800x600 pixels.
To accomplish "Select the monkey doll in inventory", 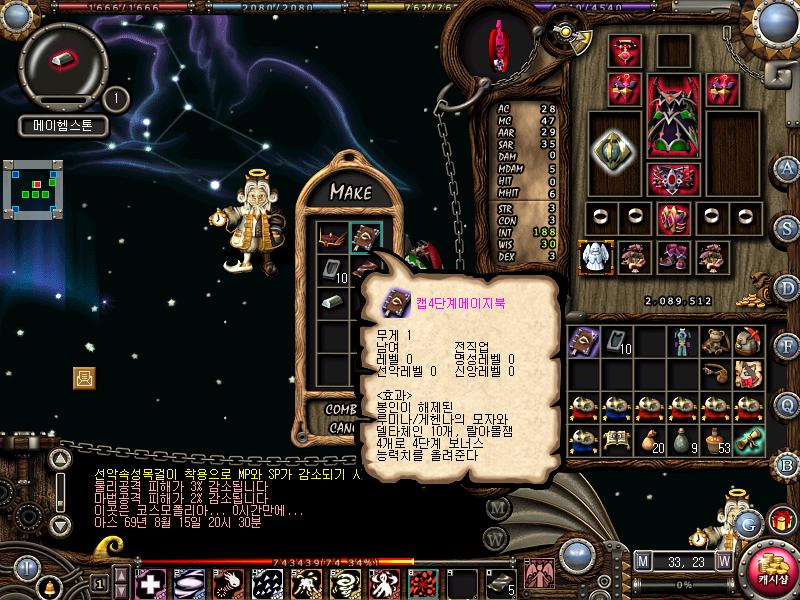I will pyautogui.click(x=713, y=343).
